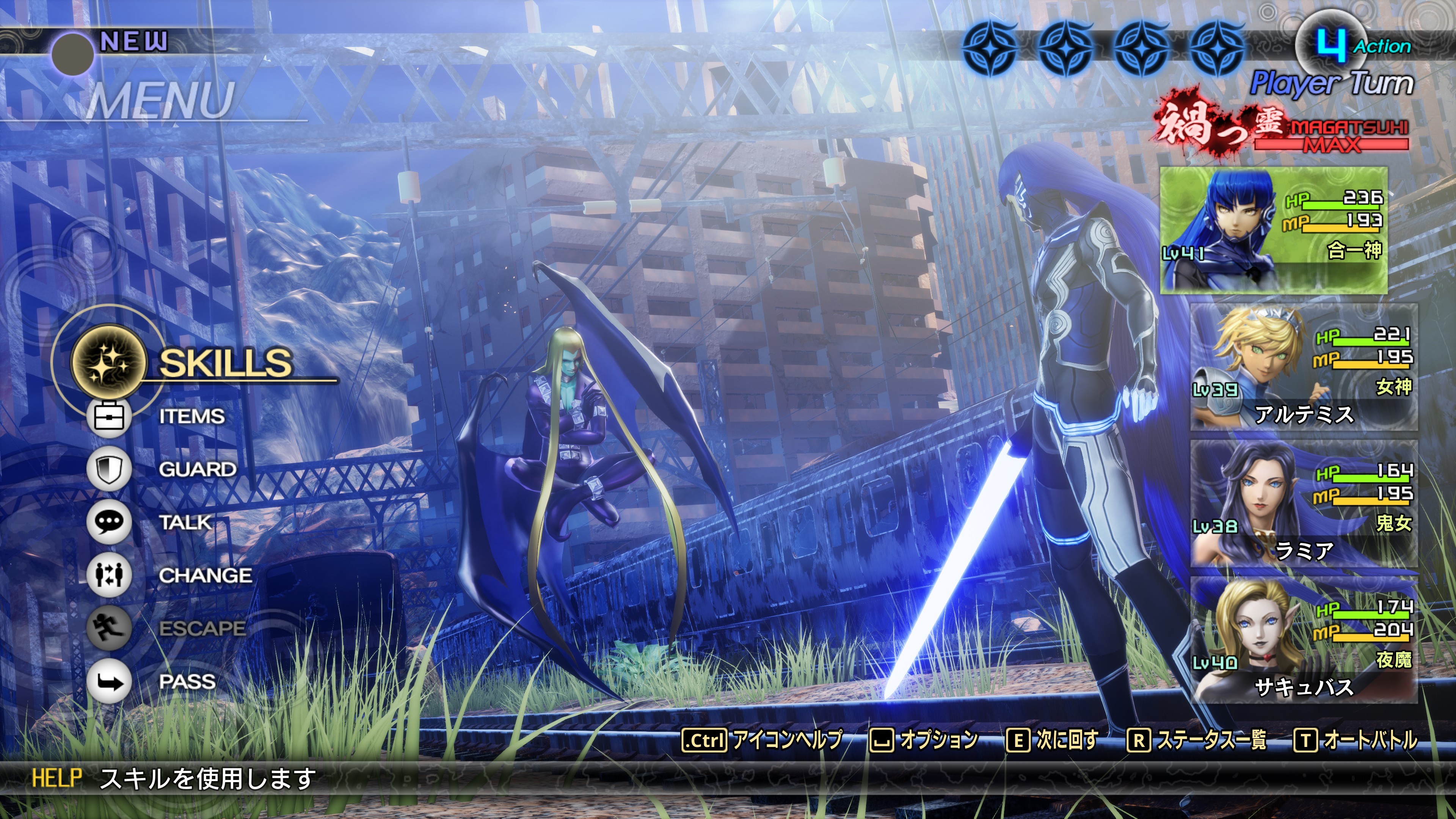Click 次に回す to pass to next
Viewport: 1456px width, 819px height.
pyautogui.click(x=1053, y=740)
